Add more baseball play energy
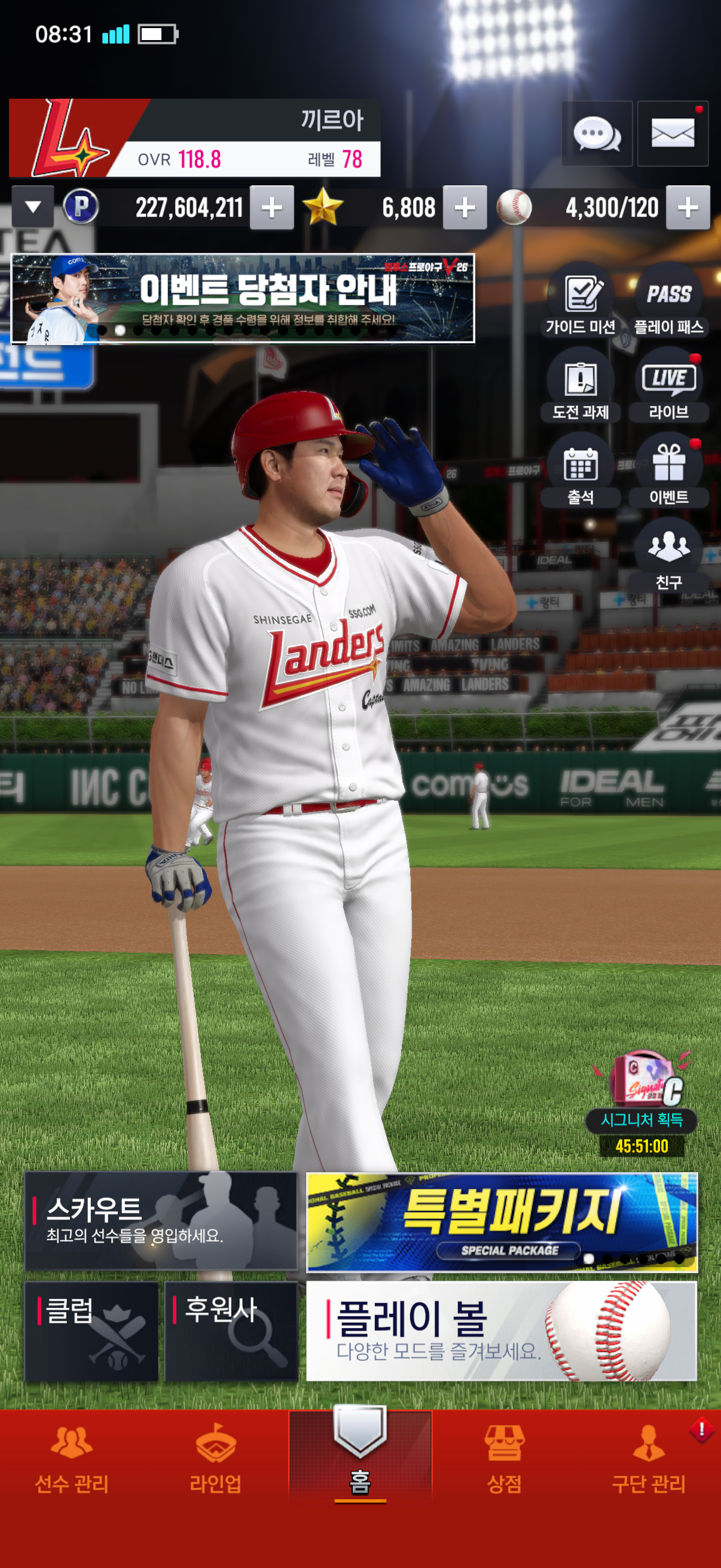This screenshot has height=1568, width=721. coord(688,208)
